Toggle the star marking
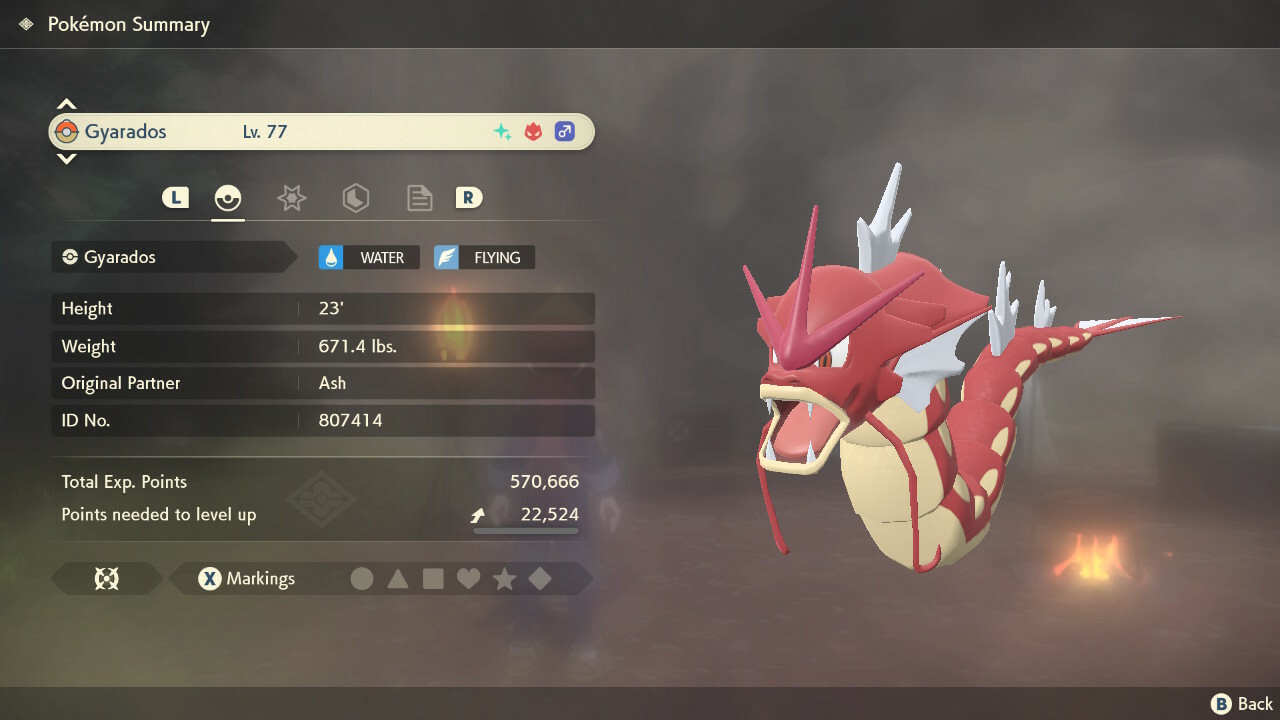The height and width of the screenshot is (720, 1280). pos(504,579)
